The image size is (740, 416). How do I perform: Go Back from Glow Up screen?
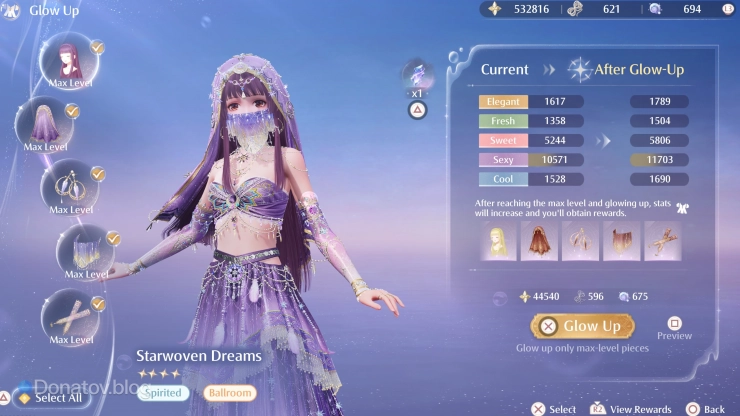705,408
